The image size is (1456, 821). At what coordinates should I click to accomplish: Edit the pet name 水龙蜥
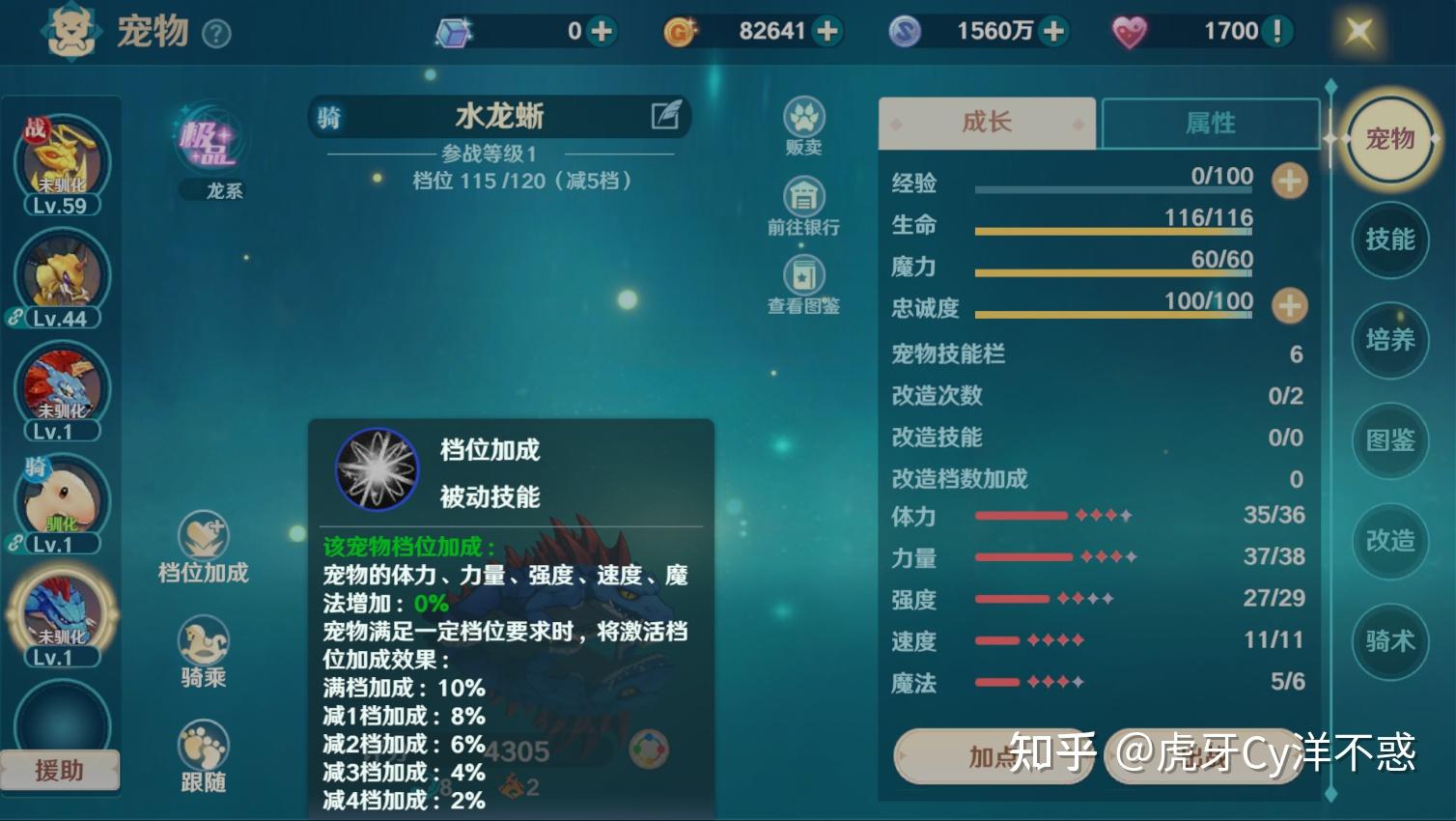point(664,116)
